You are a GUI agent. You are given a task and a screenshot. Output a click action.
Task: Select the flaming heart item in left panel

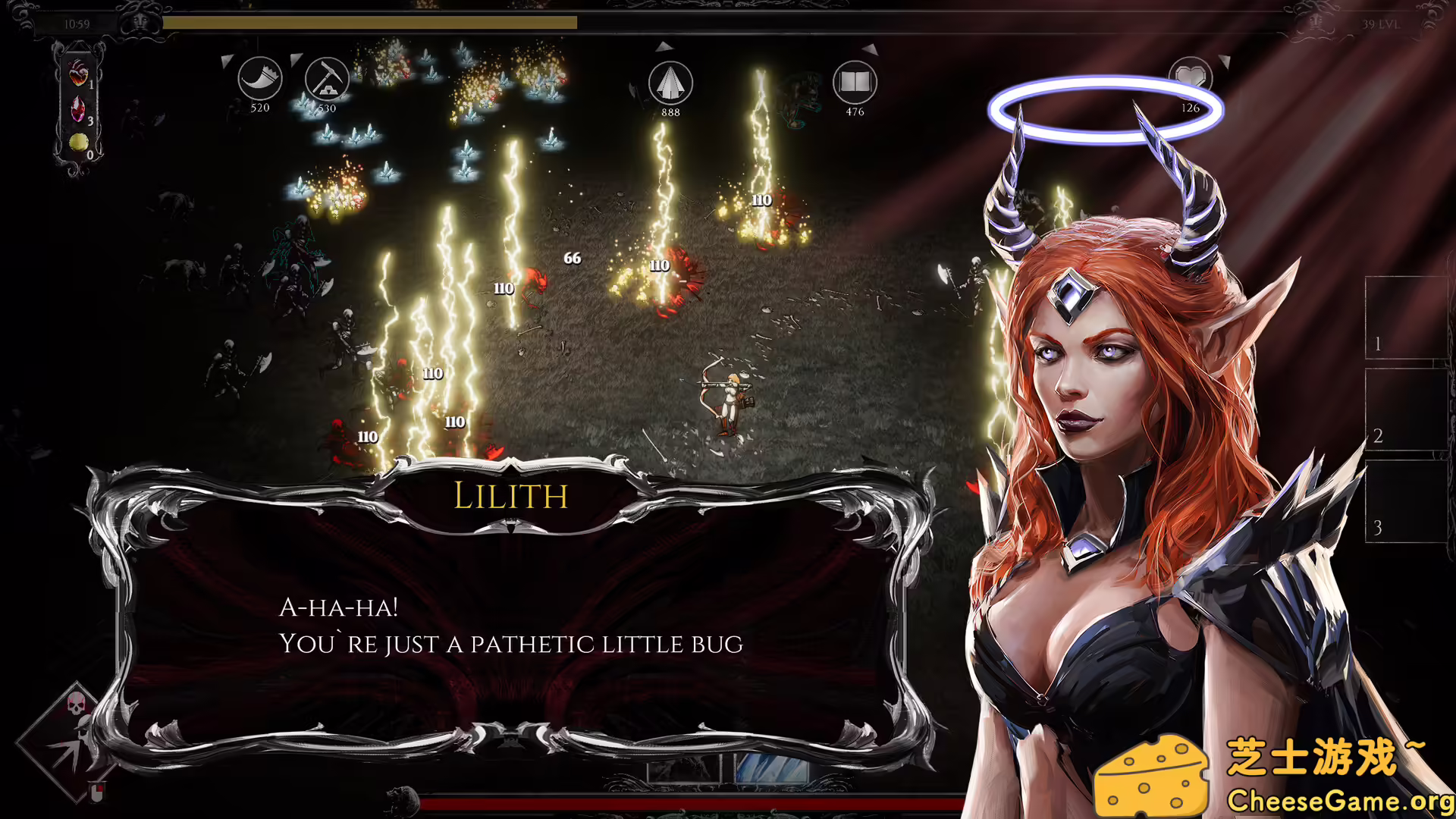click(78, 74)
